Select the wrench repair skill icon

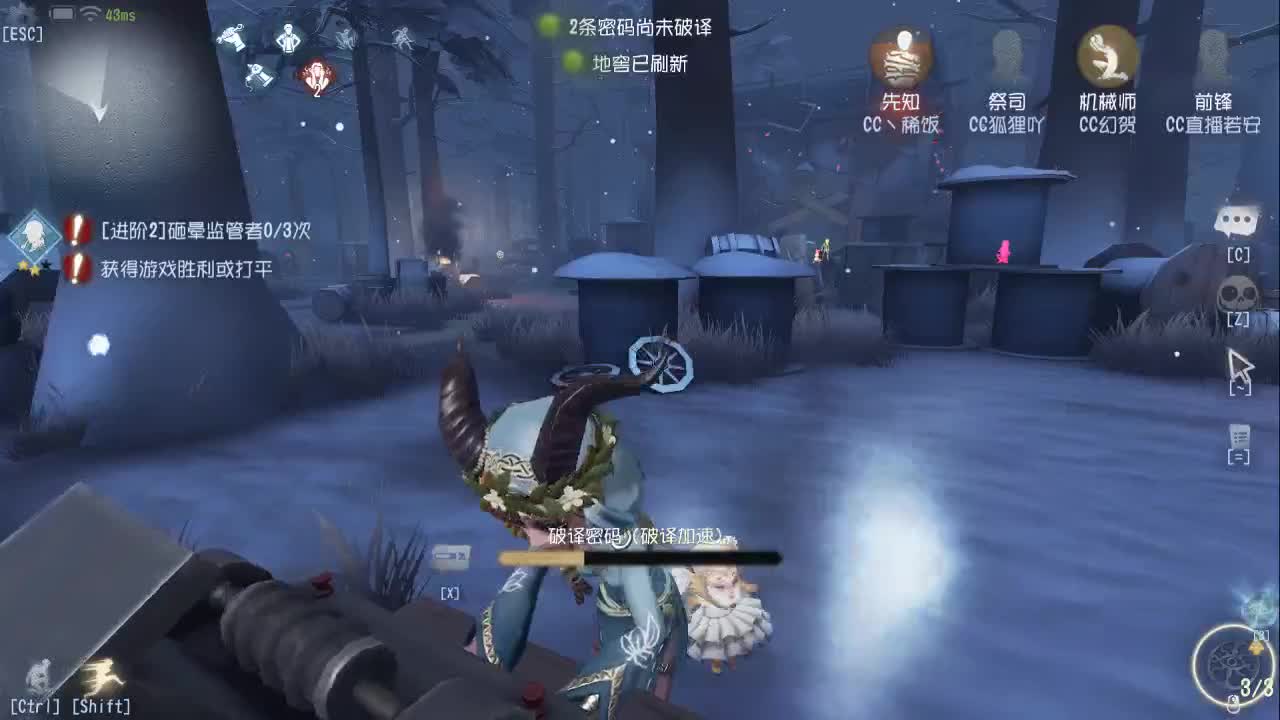tap(234, 37)
